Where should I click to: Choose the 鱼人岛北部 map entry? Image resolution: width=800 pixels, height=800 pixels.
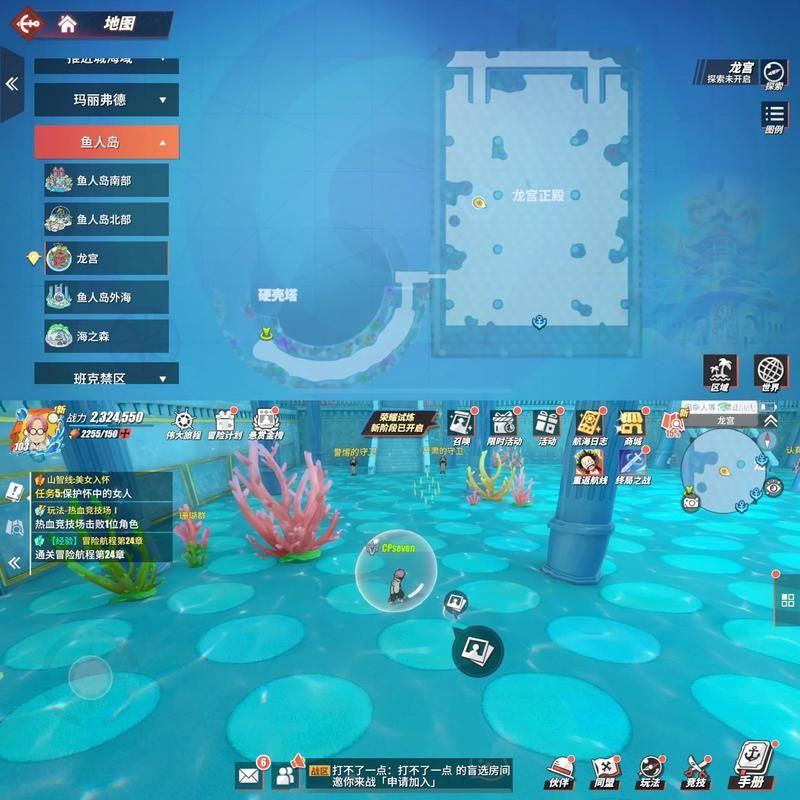click(x=106, y=219)
